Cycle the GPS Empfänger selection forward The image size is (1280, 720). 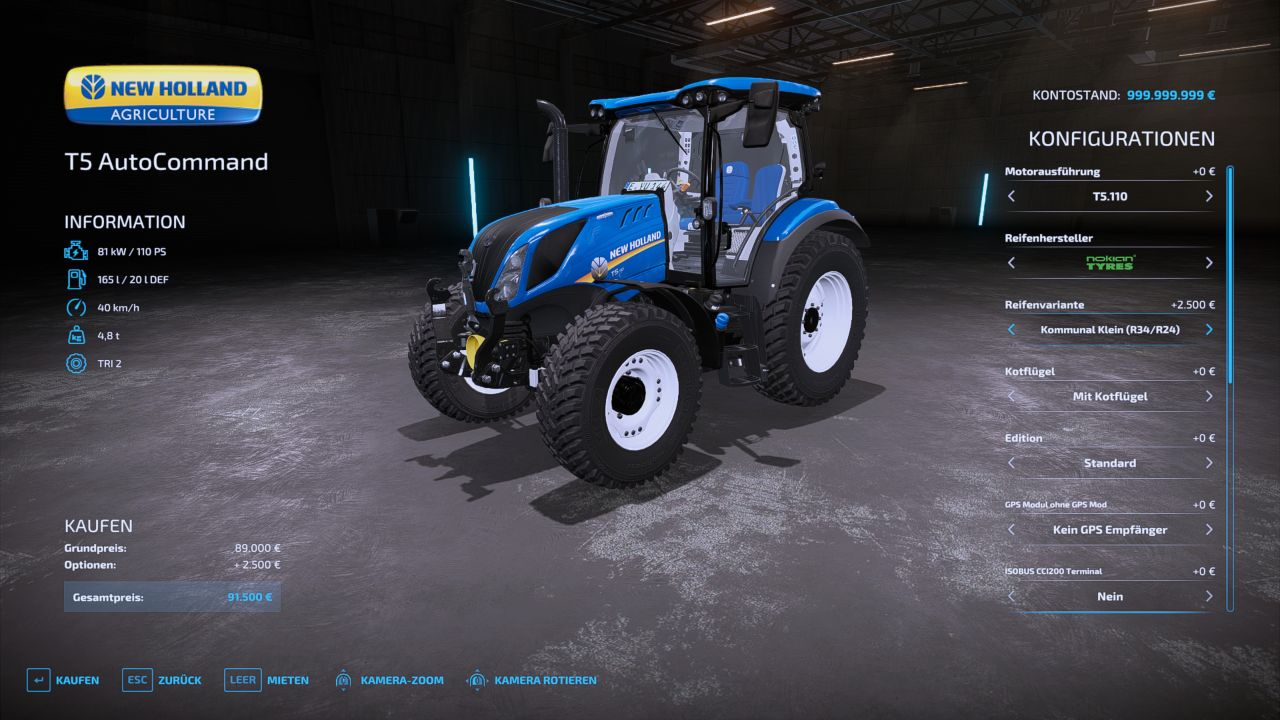pos(1208,529)
